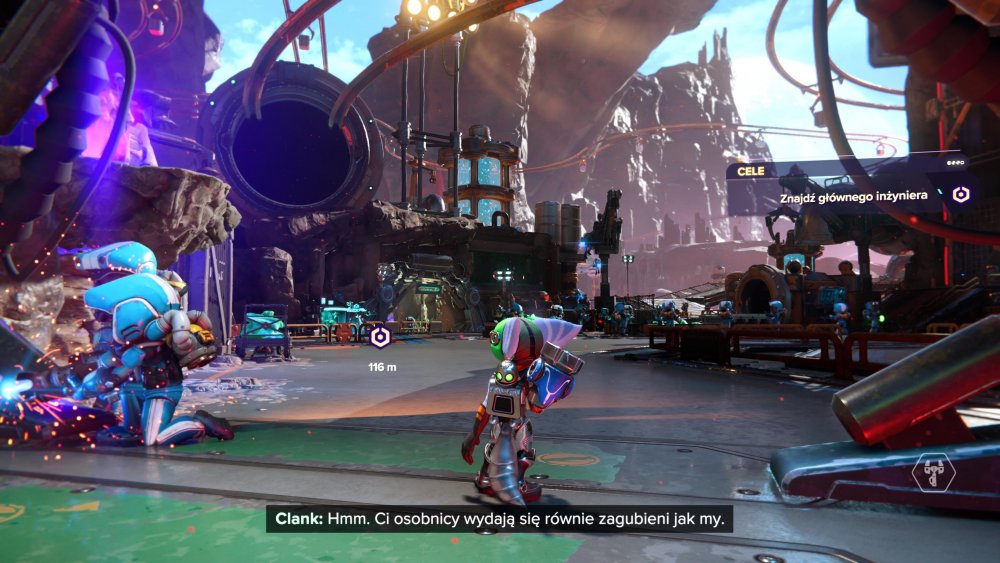Click the hexagon icon beside the objective
1000x563 pixels.
pos(961,195)
